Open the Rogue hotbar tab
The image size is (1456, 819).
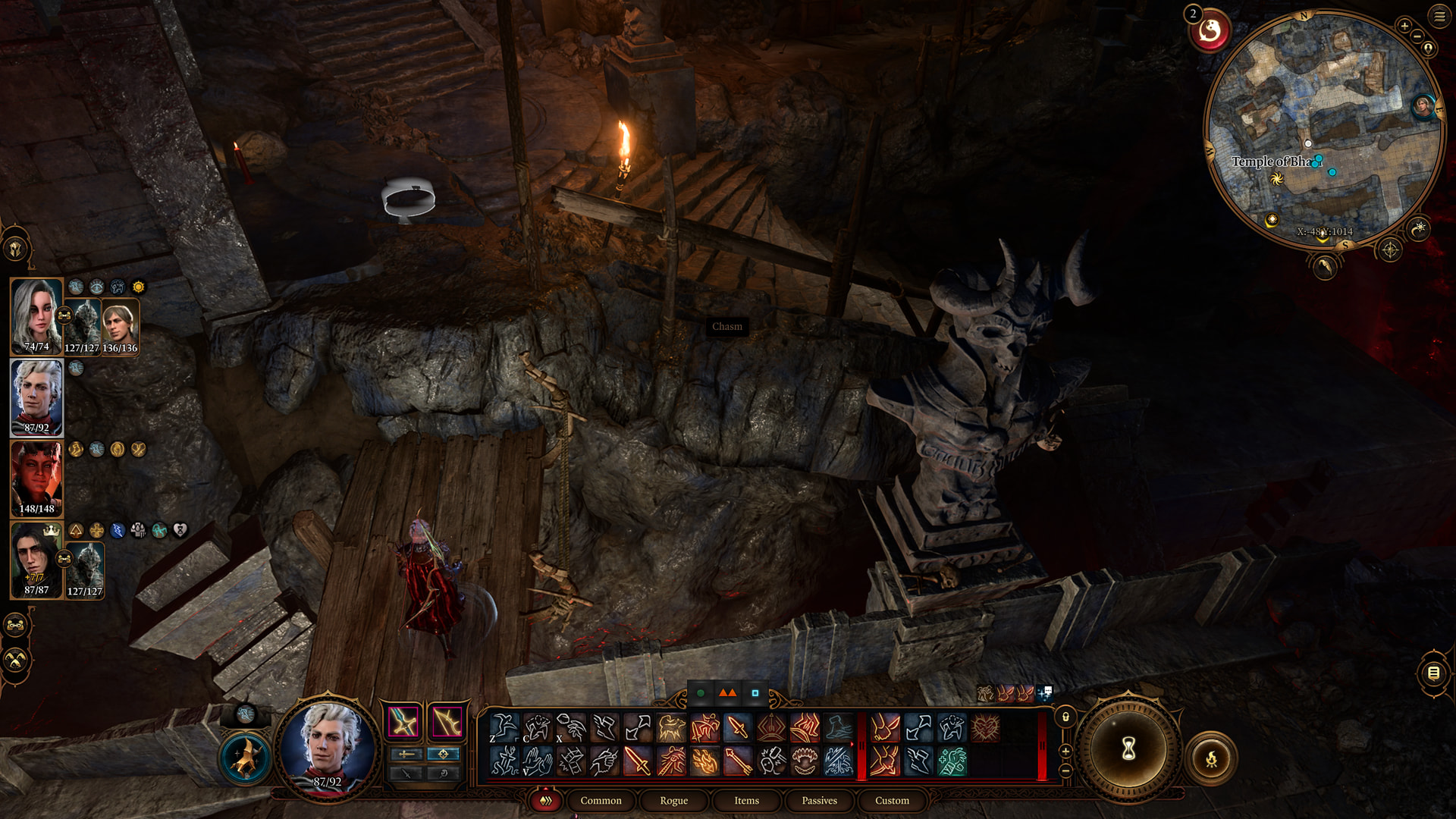pos(673,801)
